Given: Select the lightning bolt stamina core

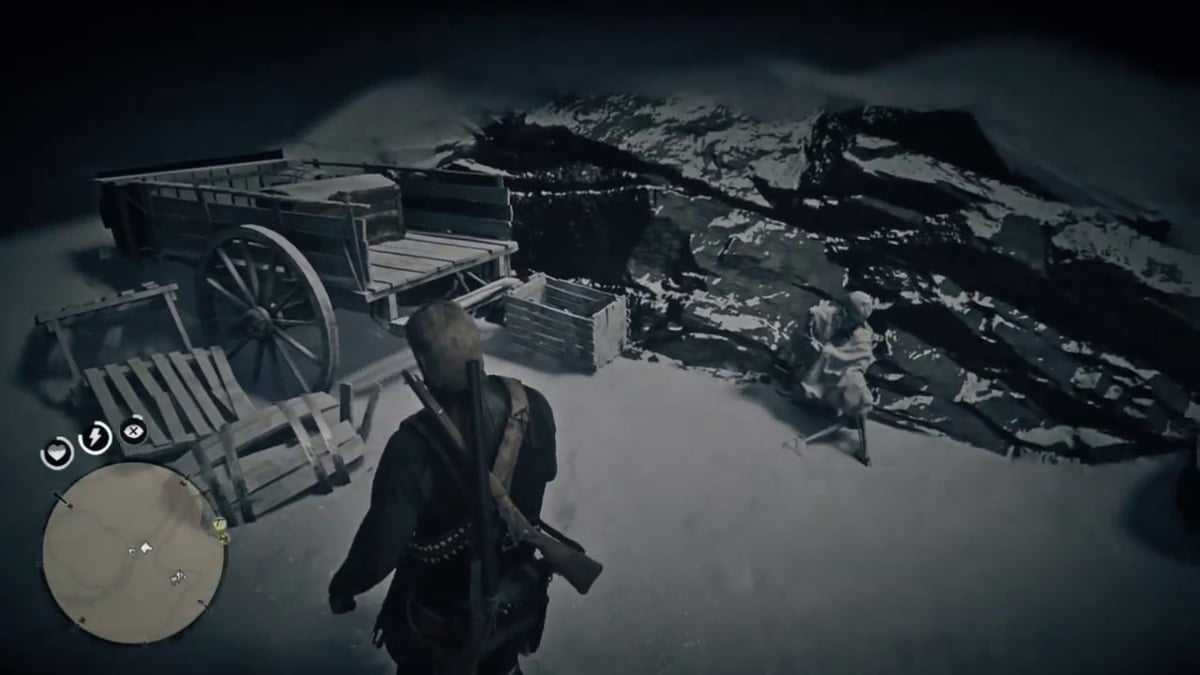Looking at the screenshot, I should coord(95,437).
